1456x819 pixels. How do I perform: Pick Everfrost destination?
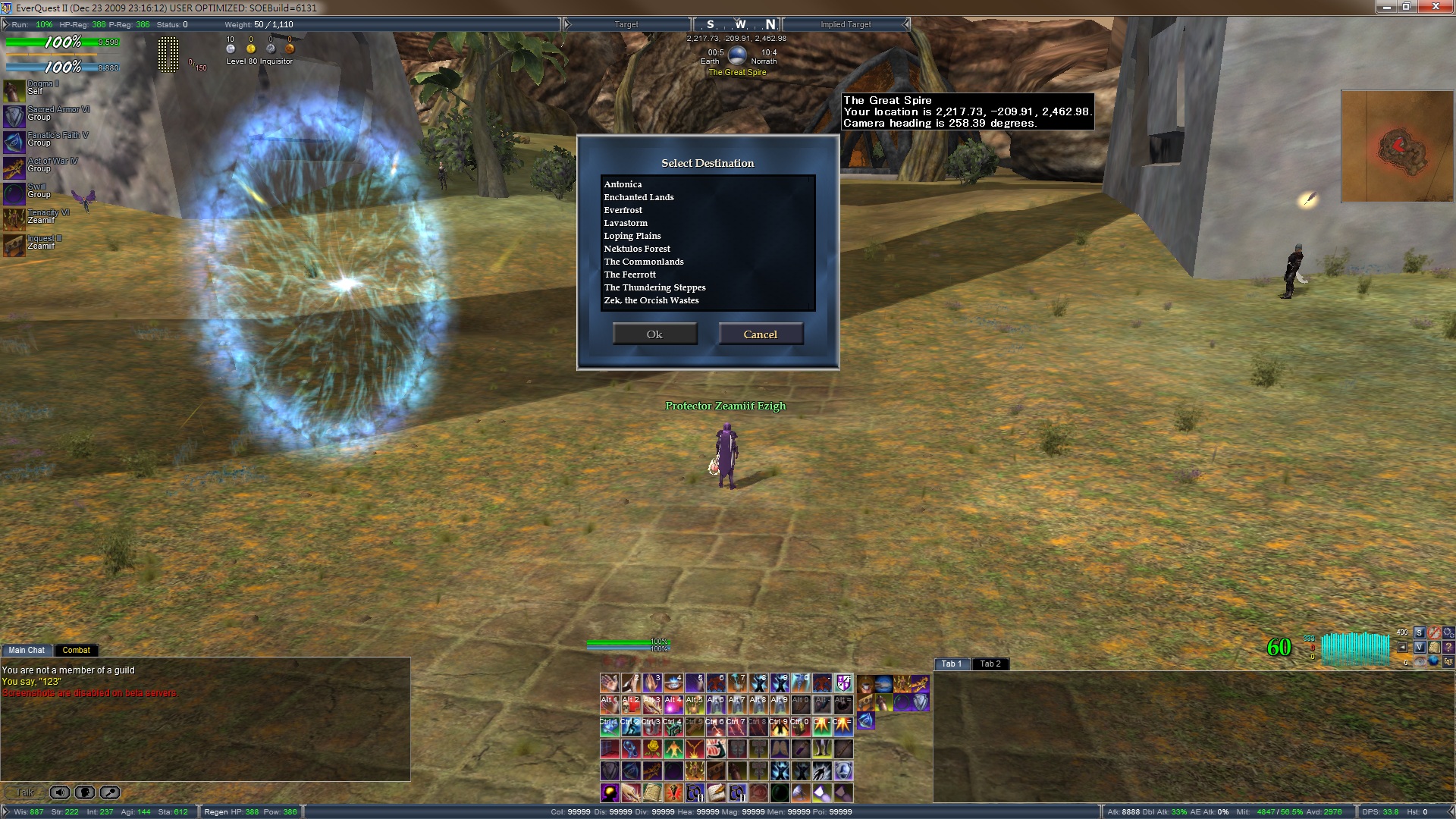click(x=623, y=210)
